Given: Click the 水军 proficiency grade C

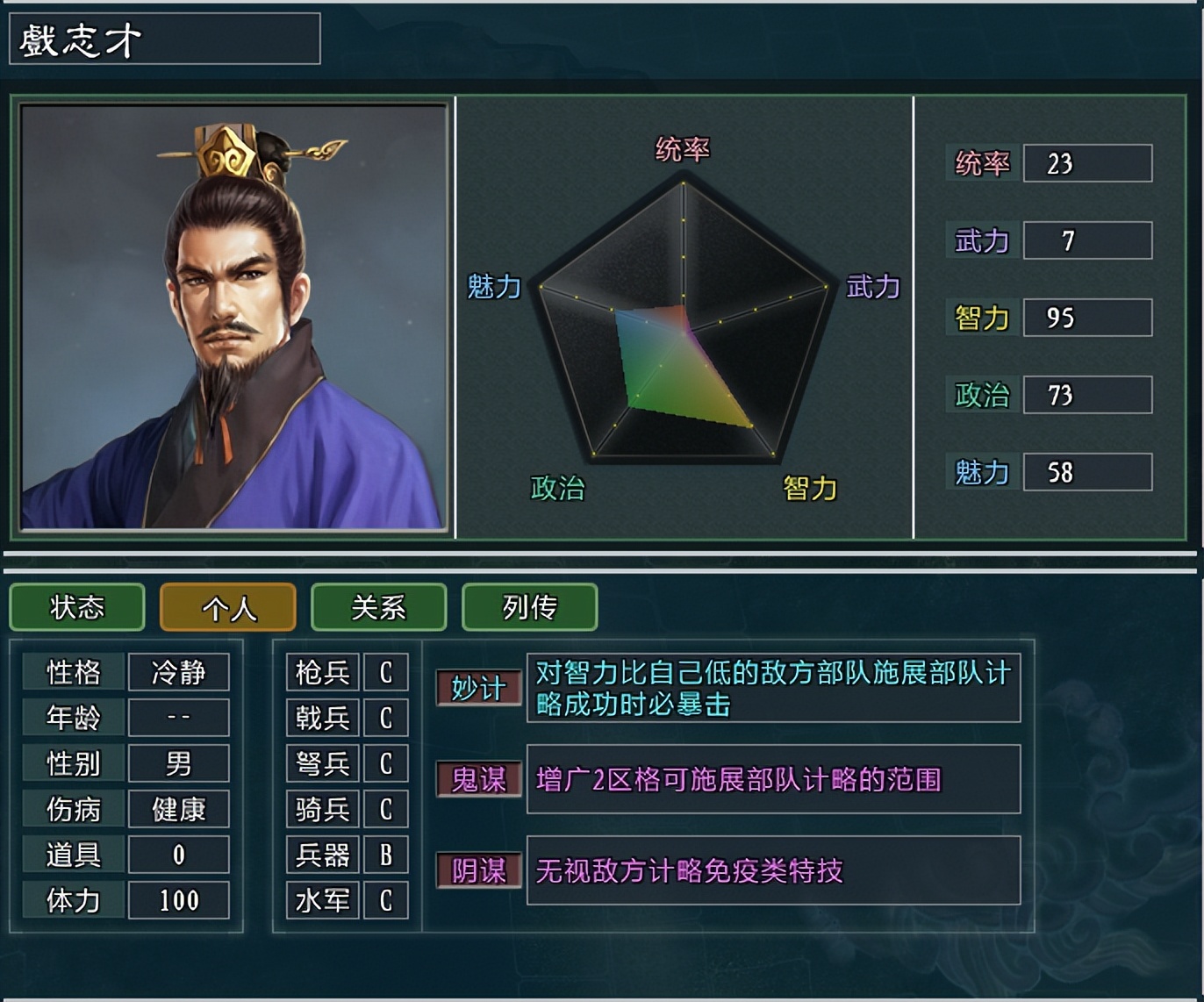Looking at the screenshot, I should tap(384, 900).
